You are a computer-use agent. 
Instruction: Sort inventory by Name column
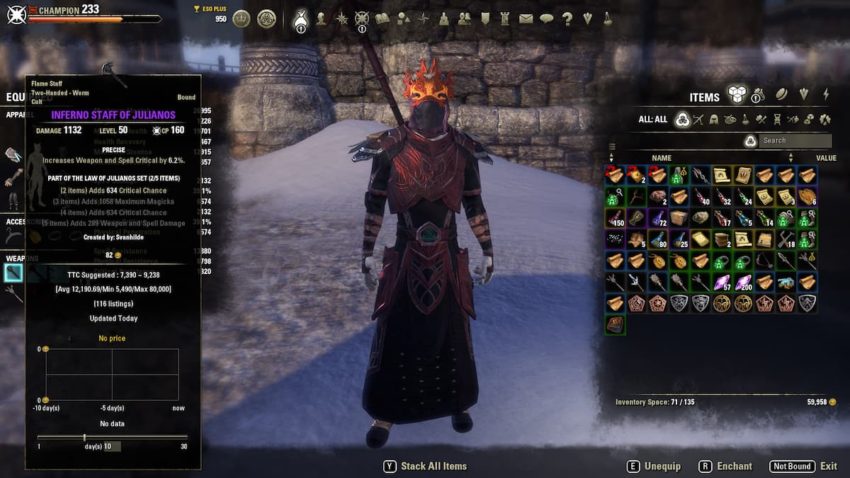tap(661, 157)
